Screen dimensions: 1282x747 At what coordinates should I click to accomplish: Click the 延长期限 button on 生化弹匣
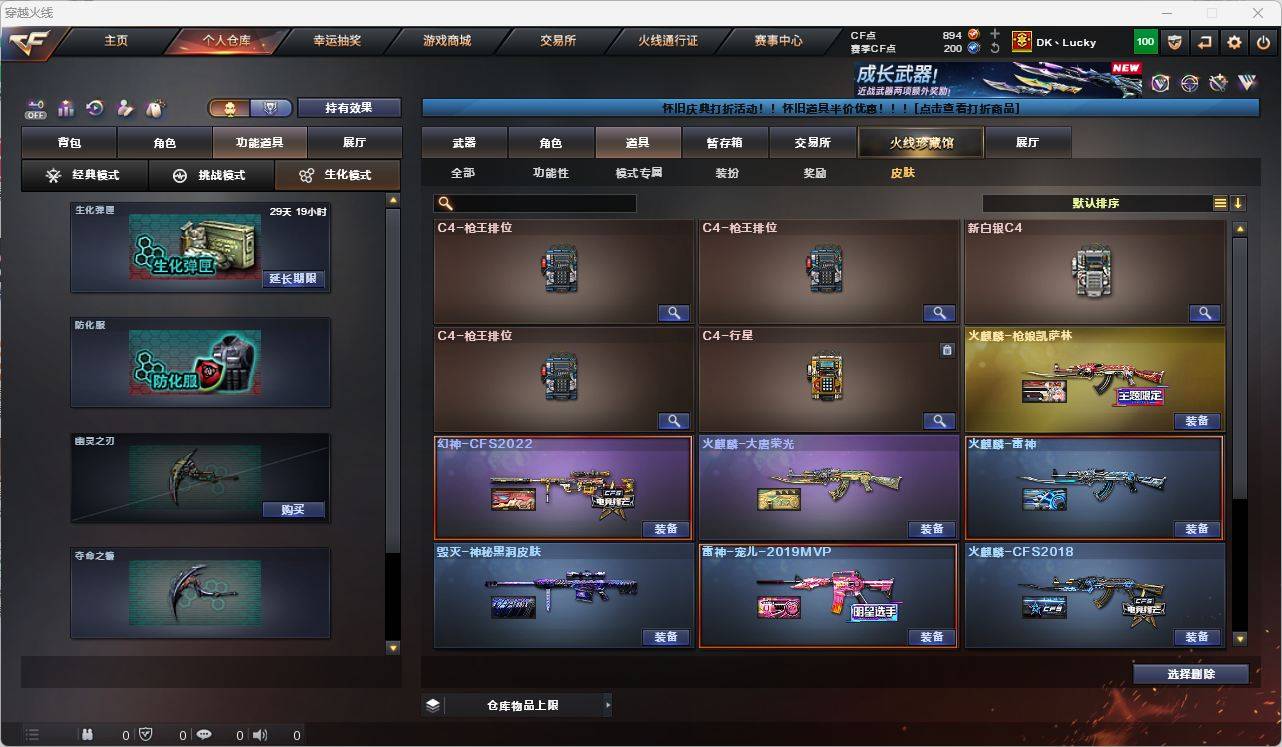click(x=292, y=280)
